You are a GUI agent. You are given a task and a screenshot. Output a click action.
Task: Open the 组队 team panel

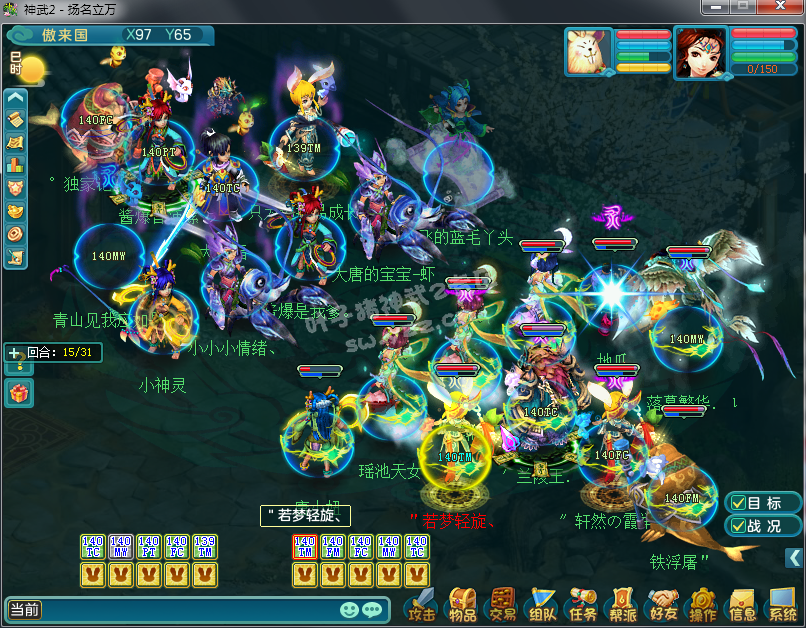[542, 605]
